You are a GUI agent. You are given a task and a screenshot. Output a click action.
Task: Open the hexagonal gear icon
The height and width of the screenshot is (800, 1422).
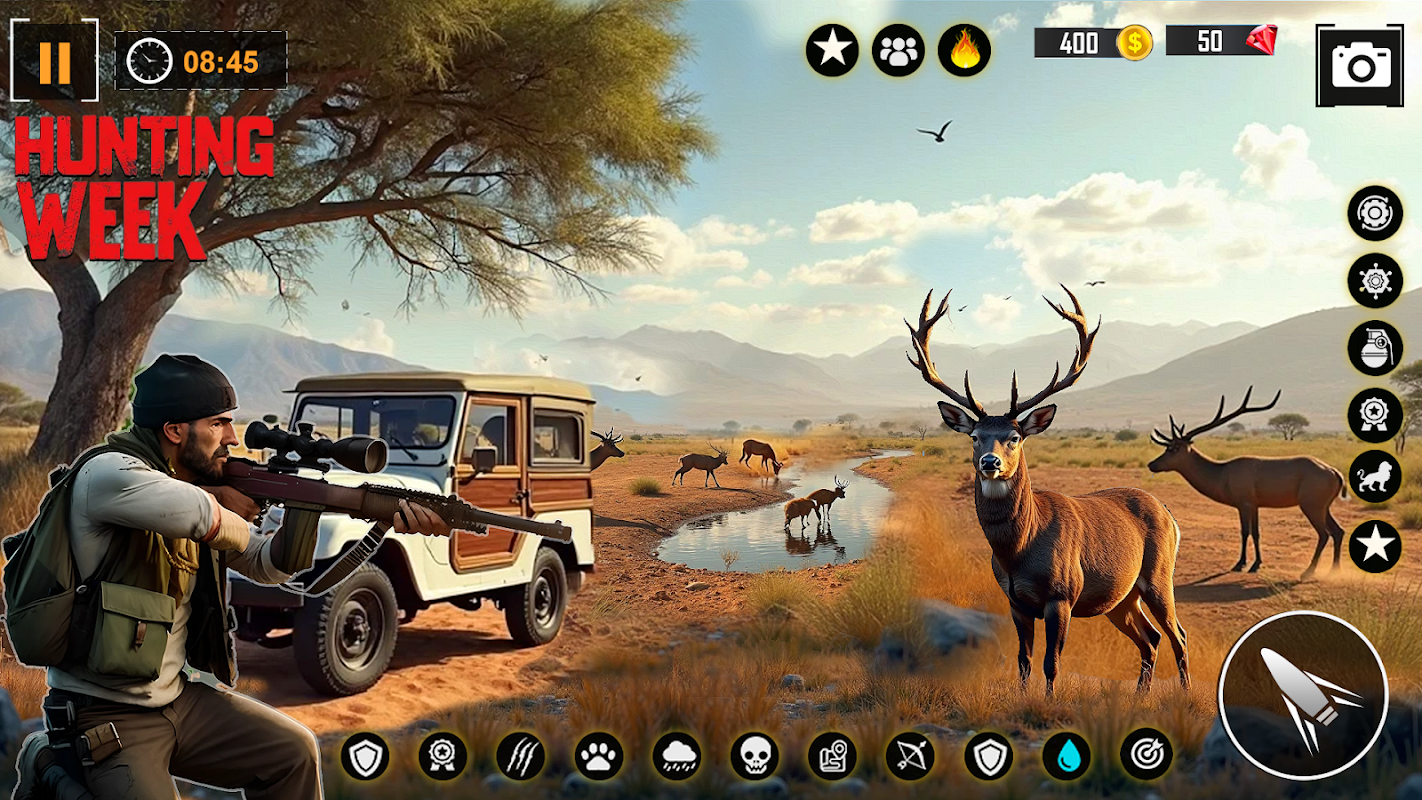tap(1375, 281)
